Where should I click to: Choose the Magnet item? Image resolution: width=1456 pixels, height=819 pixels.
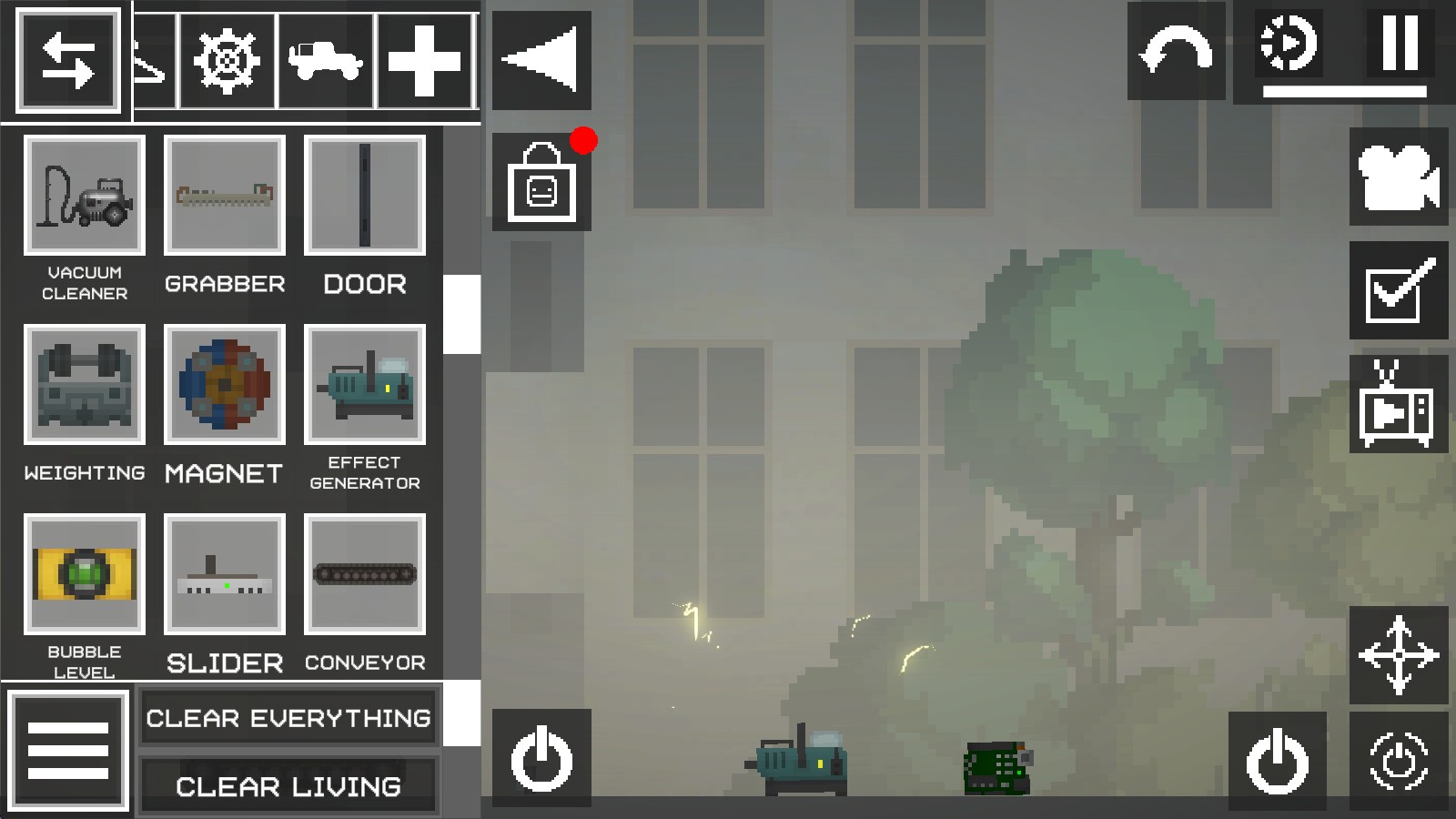coord(225,384)
